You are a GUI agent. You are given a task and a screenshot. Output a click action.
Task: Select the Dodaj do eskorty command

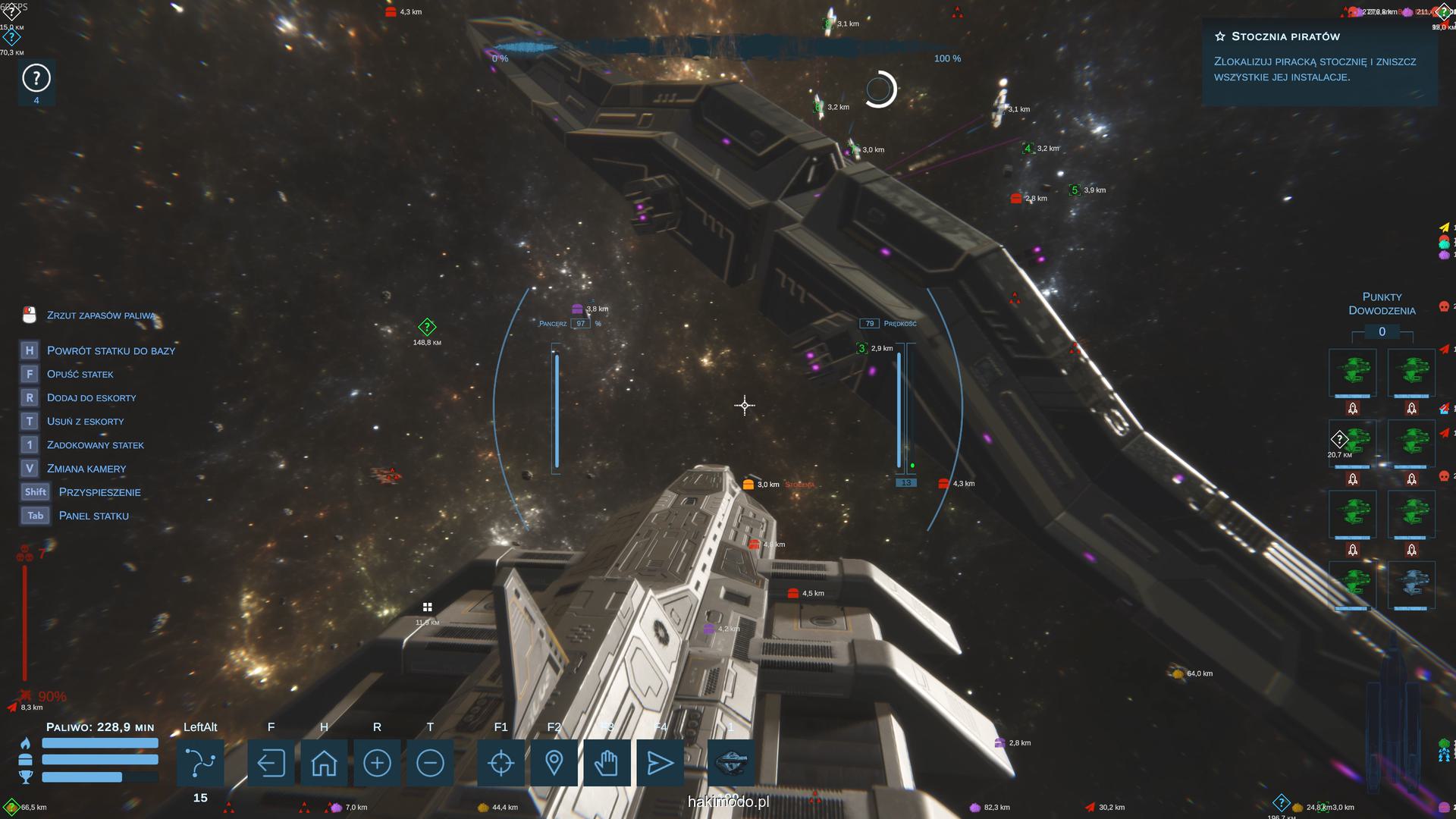91,397
